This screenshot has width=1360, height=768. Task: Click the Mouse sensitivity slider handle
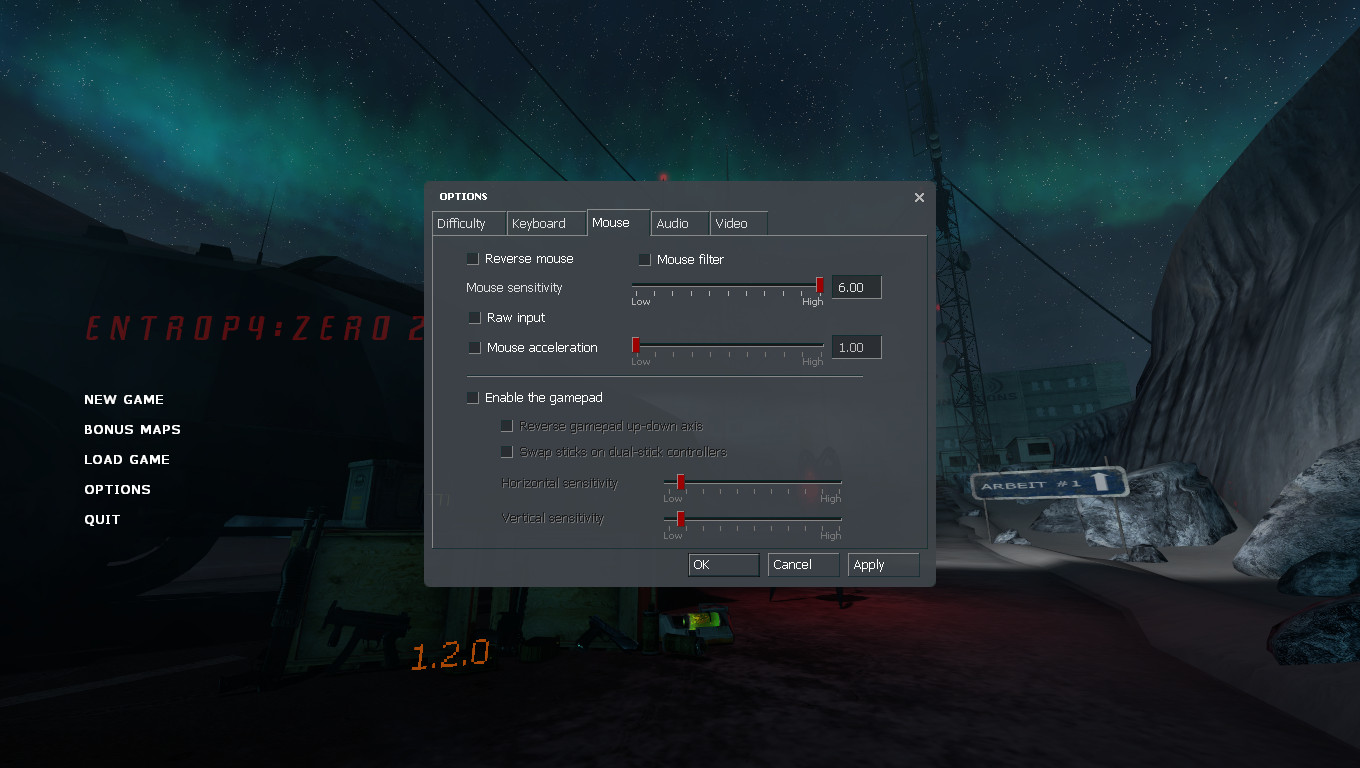coord(820,285)
